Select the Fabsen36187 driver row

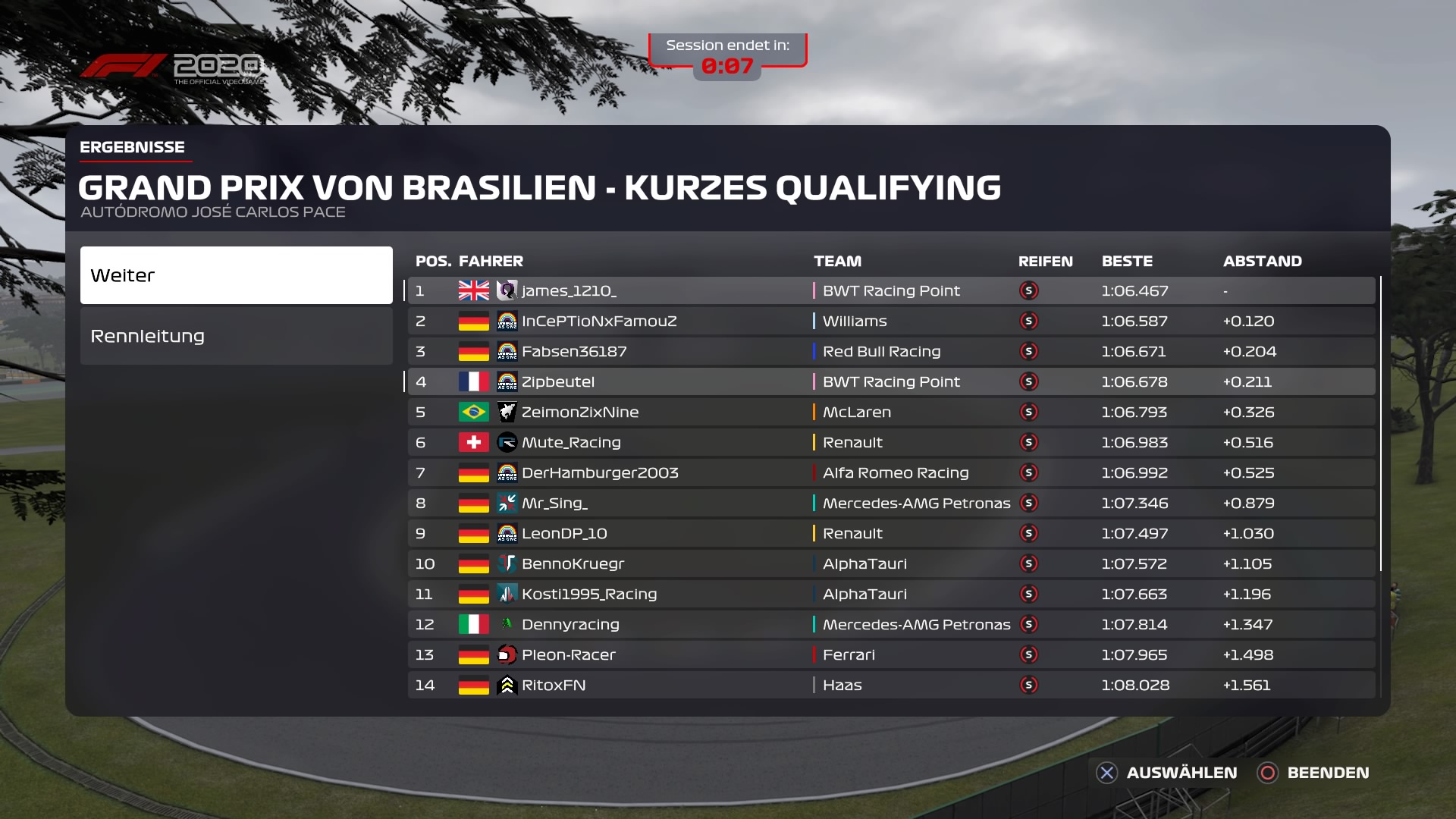891,351
